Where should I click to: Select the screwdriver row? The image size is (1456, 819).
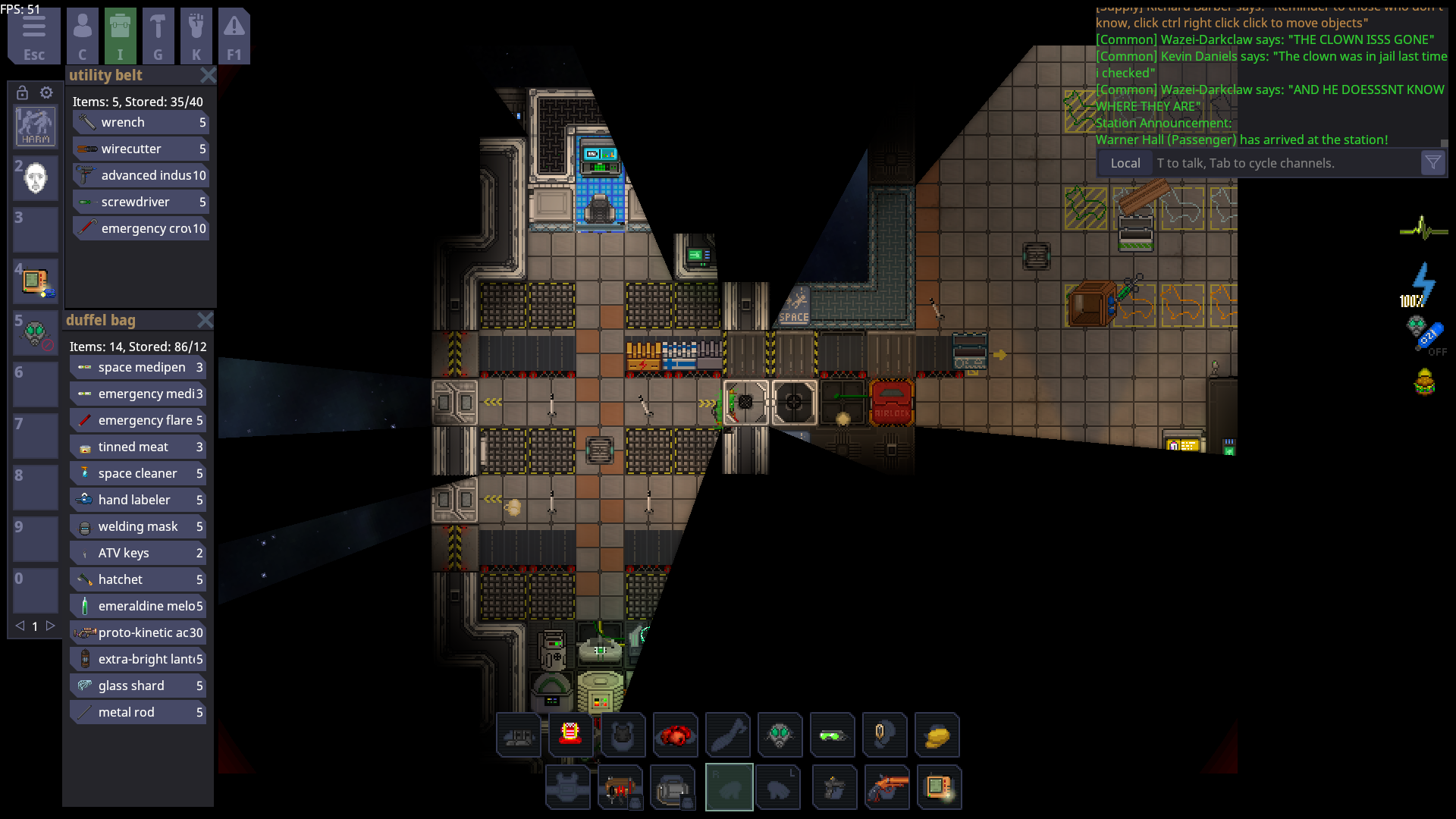pos(141,202)
